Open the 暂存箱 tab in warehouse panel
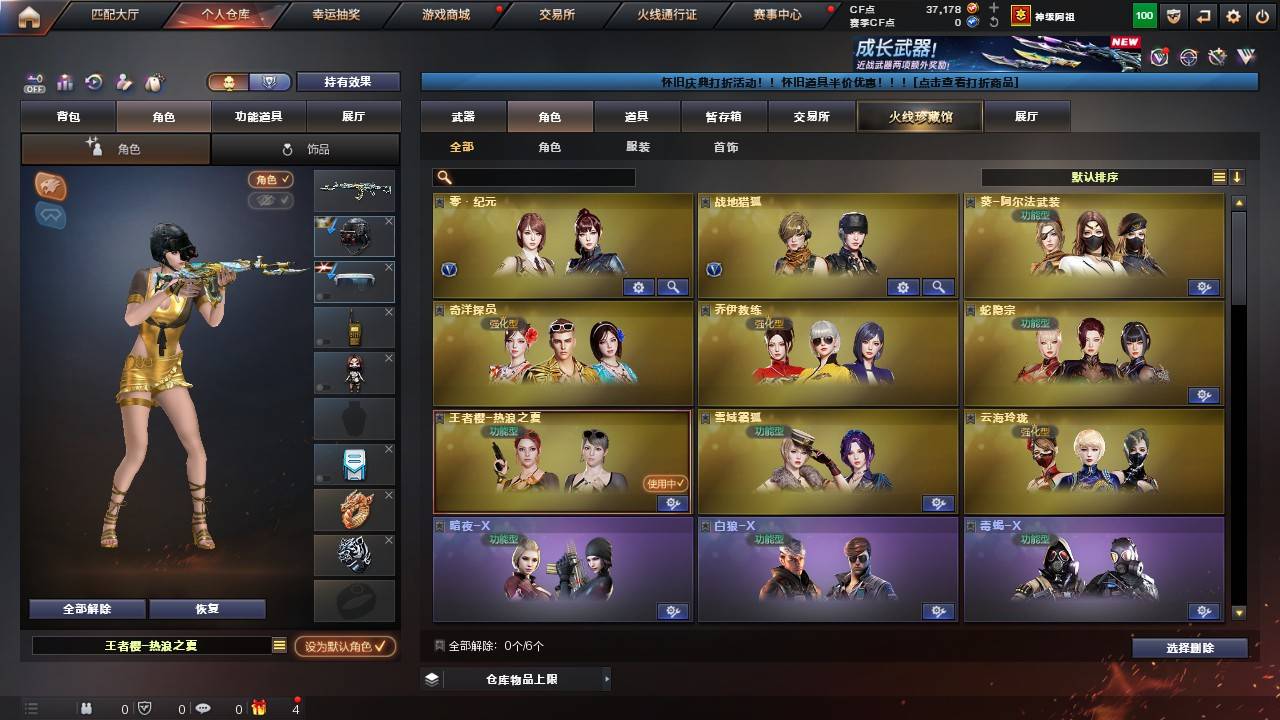Screen dimensions: 1280x720 [x=724, y=116]
